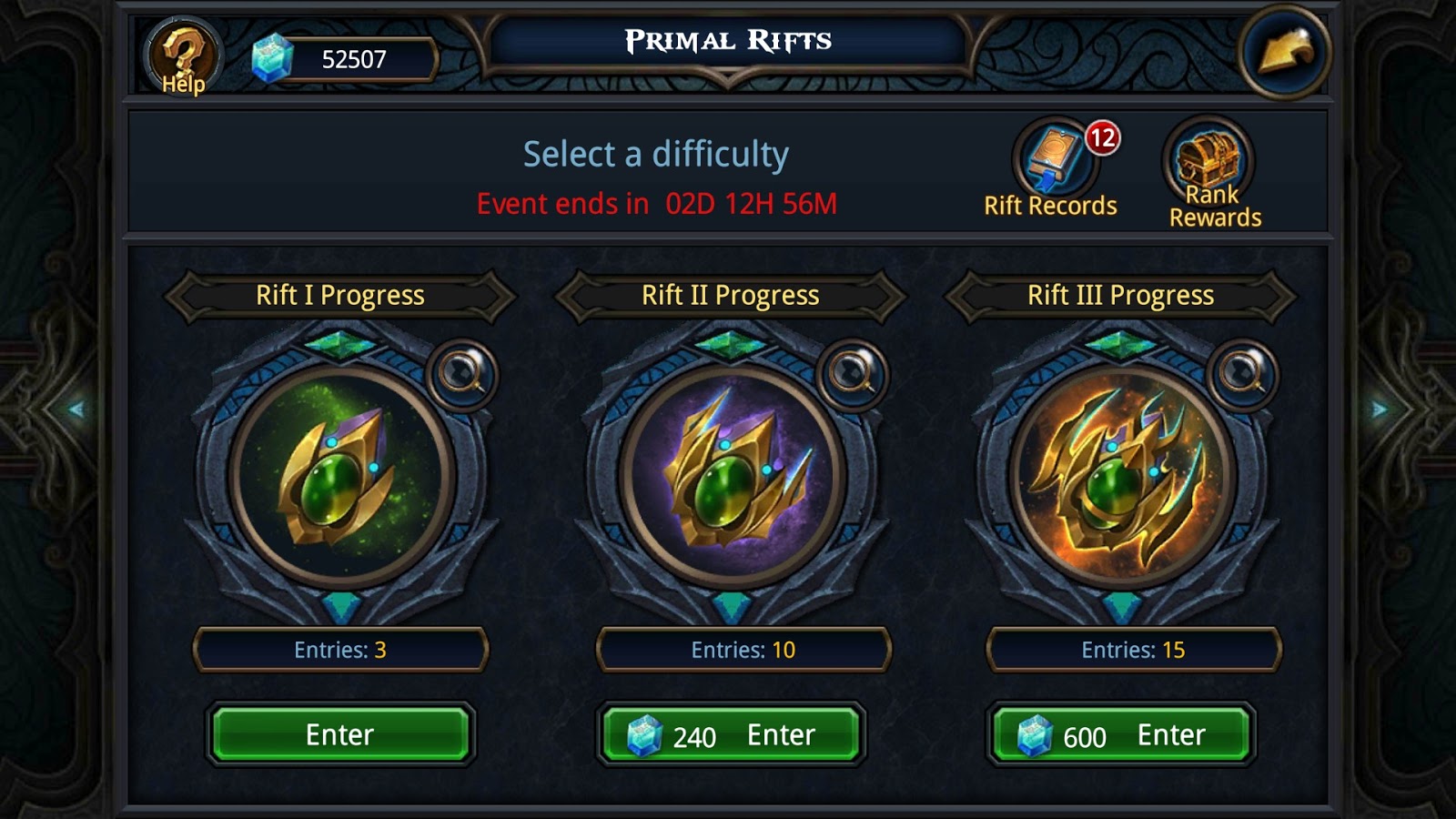Expand details with the triangle below Rift II
The image size is (1456, 819).
tap(733, 604)
